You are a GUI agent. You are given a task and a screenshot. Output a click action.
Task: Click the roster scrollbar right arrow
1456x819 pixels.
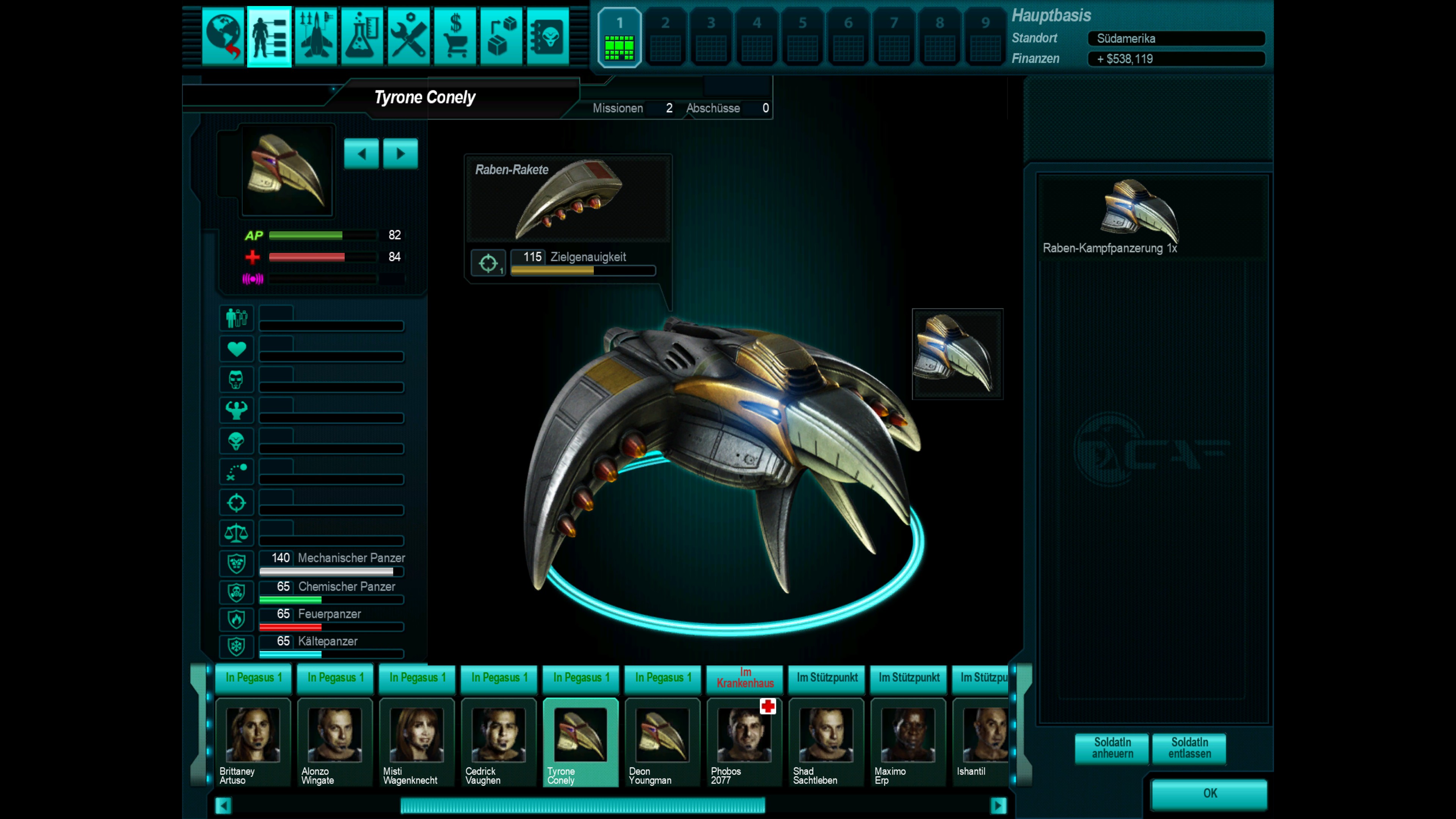point(998,805)
